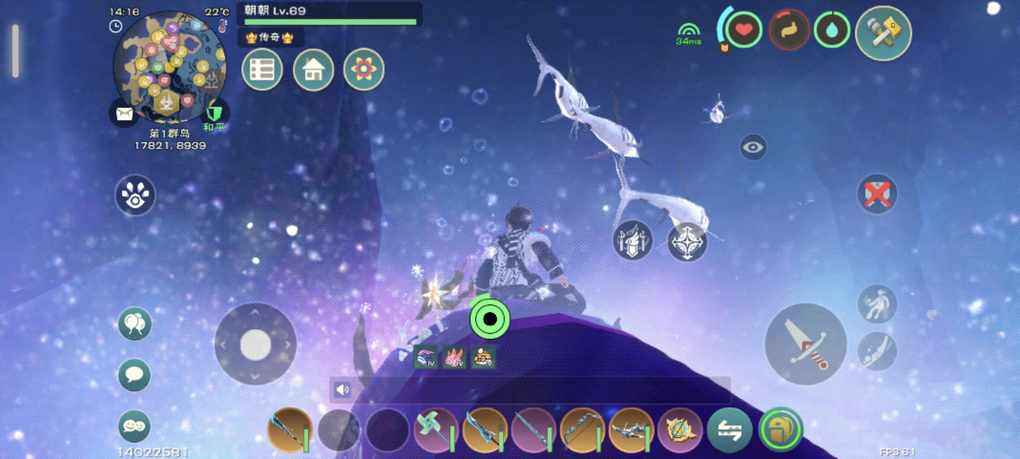Tap the crossed-out red X button
The image size is (1020, 459).
(877, 193)
